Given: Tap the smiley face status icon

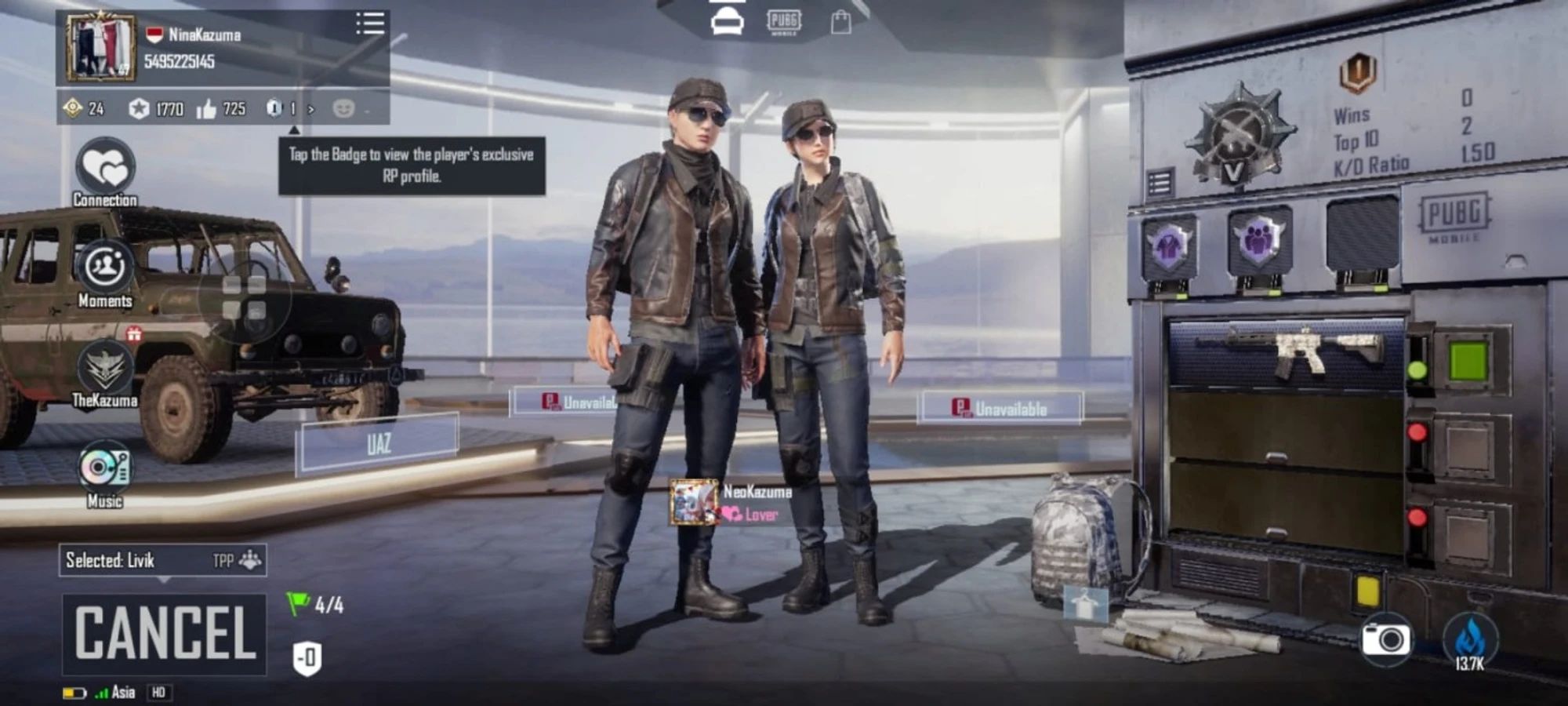Looking at the screenshot, I should coord(343,108).
